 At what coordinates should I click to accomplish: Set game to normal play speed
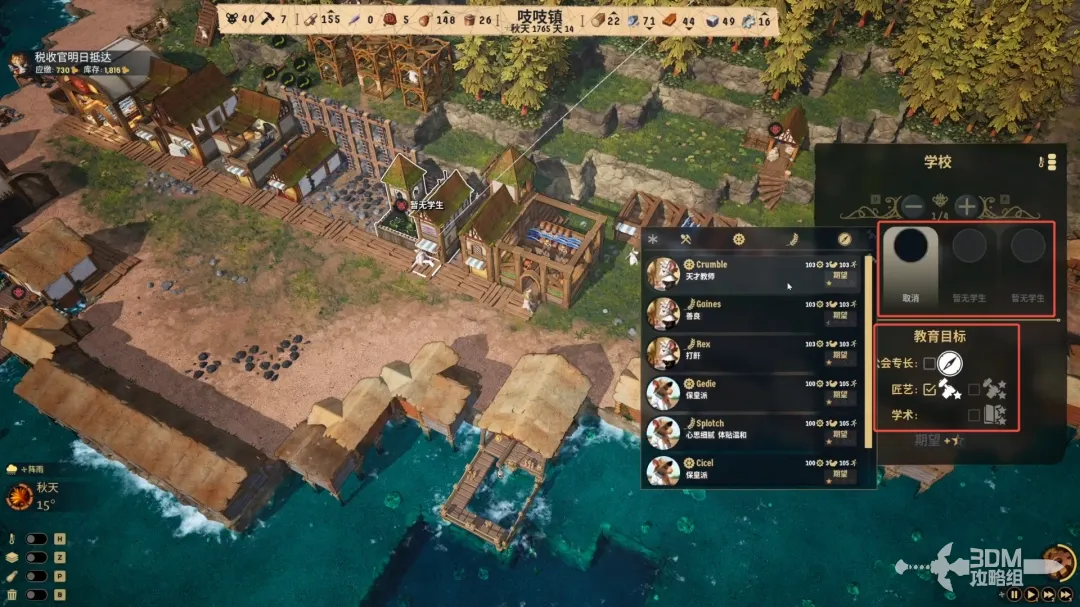[1031, 594]
